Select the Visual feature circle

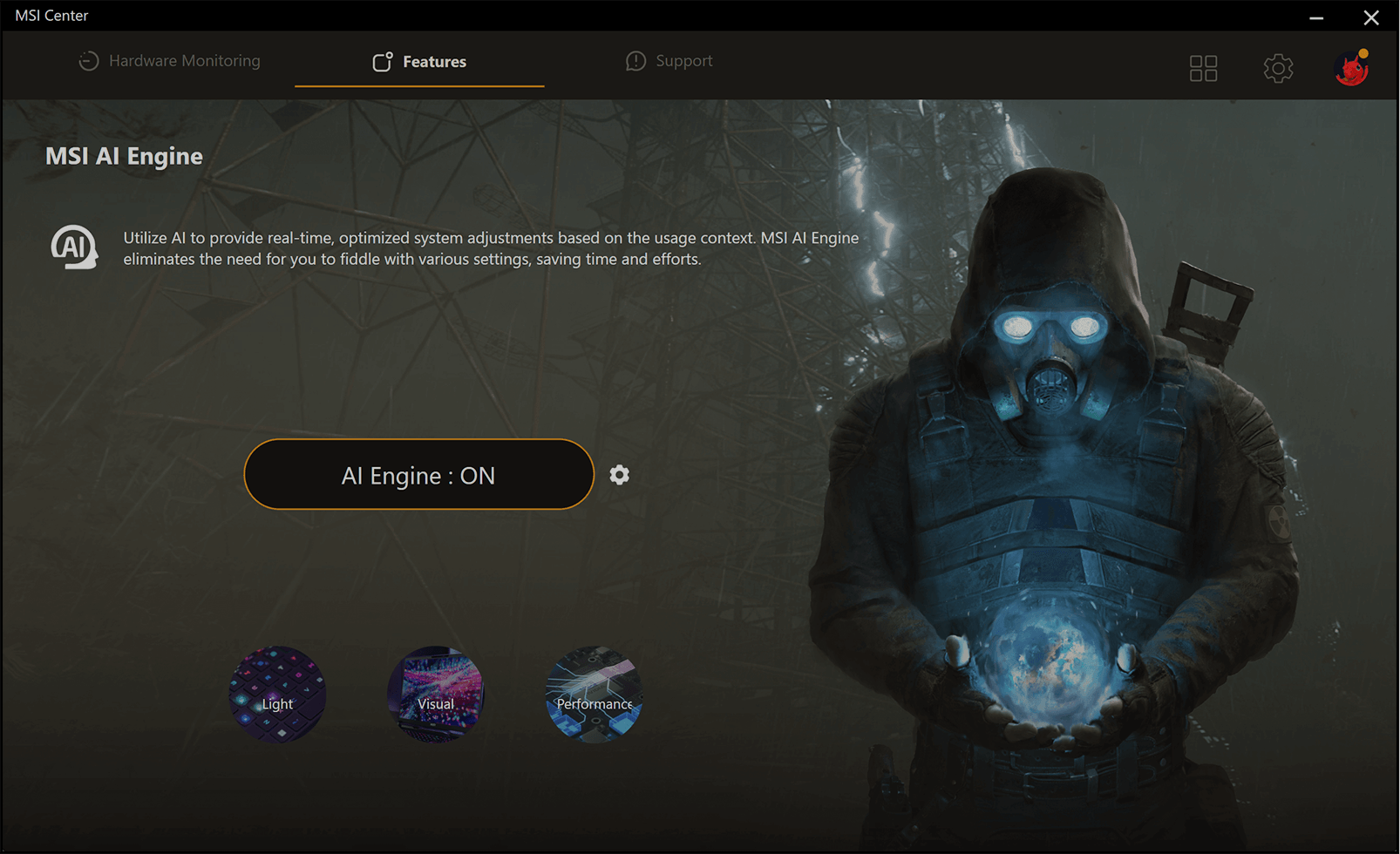coord(436,695)
